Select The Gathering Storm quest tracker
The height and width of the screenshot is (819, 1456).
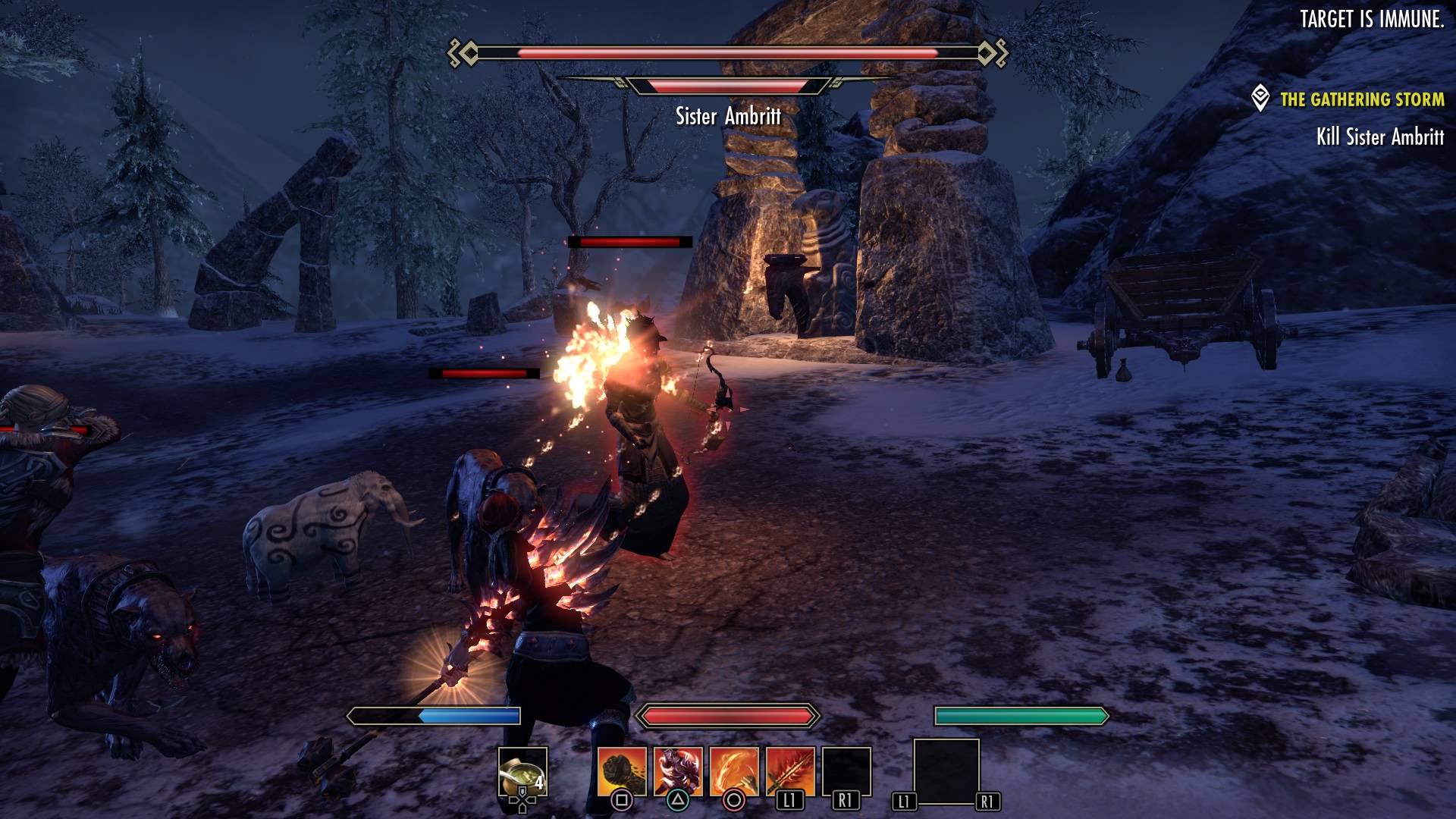coord(1361,99)
